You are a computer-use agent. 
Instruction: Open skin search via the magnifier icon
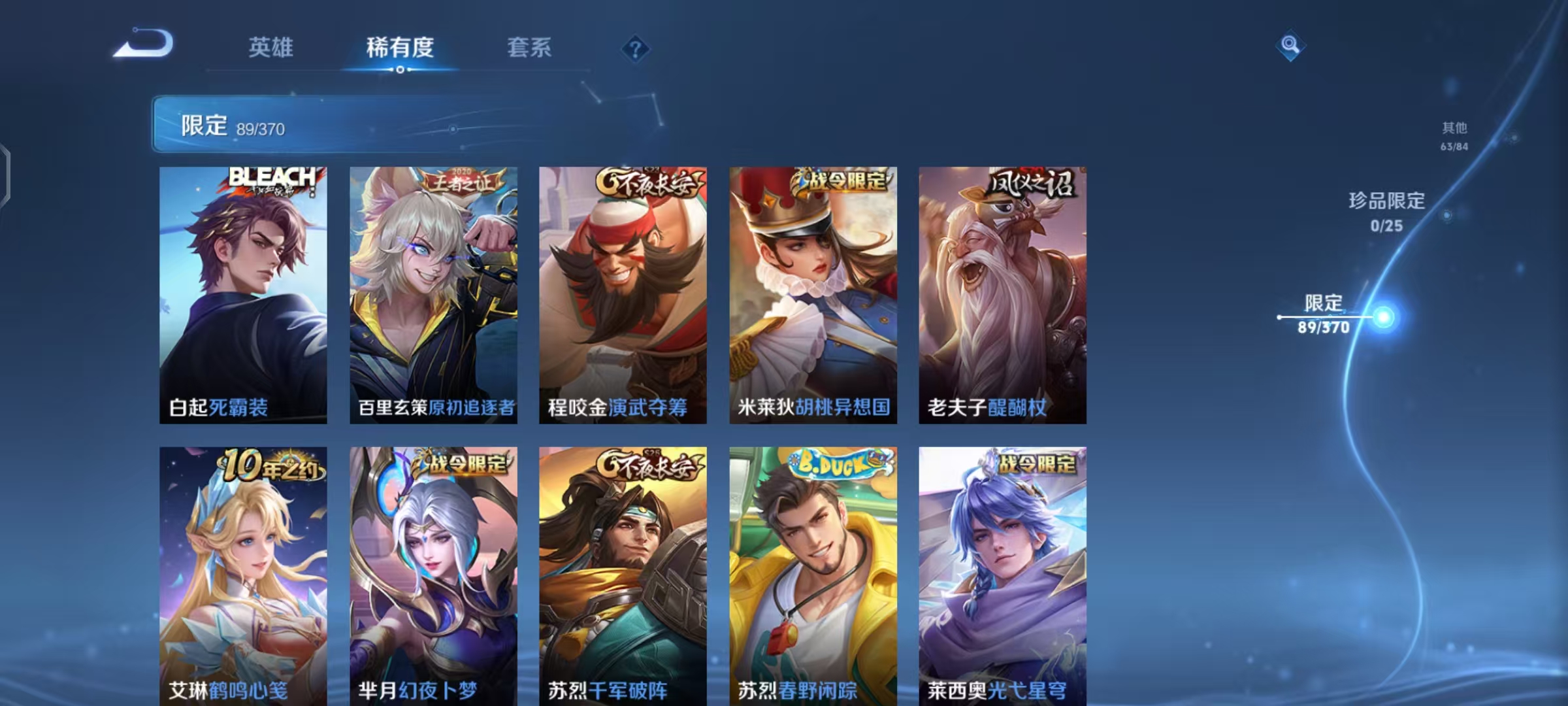(x=1289, y=44)
